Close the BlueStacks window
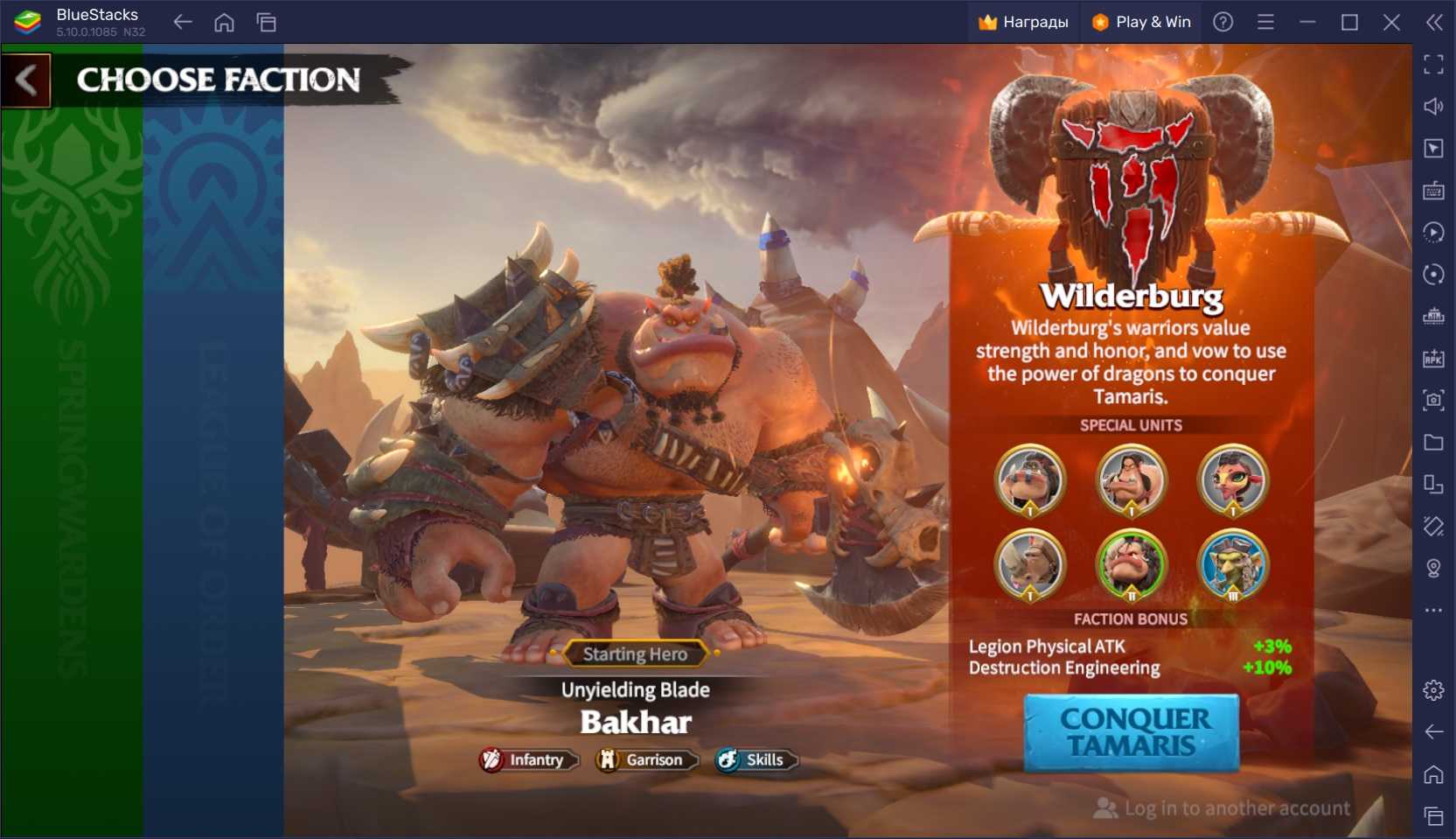 coord(1391,22)
